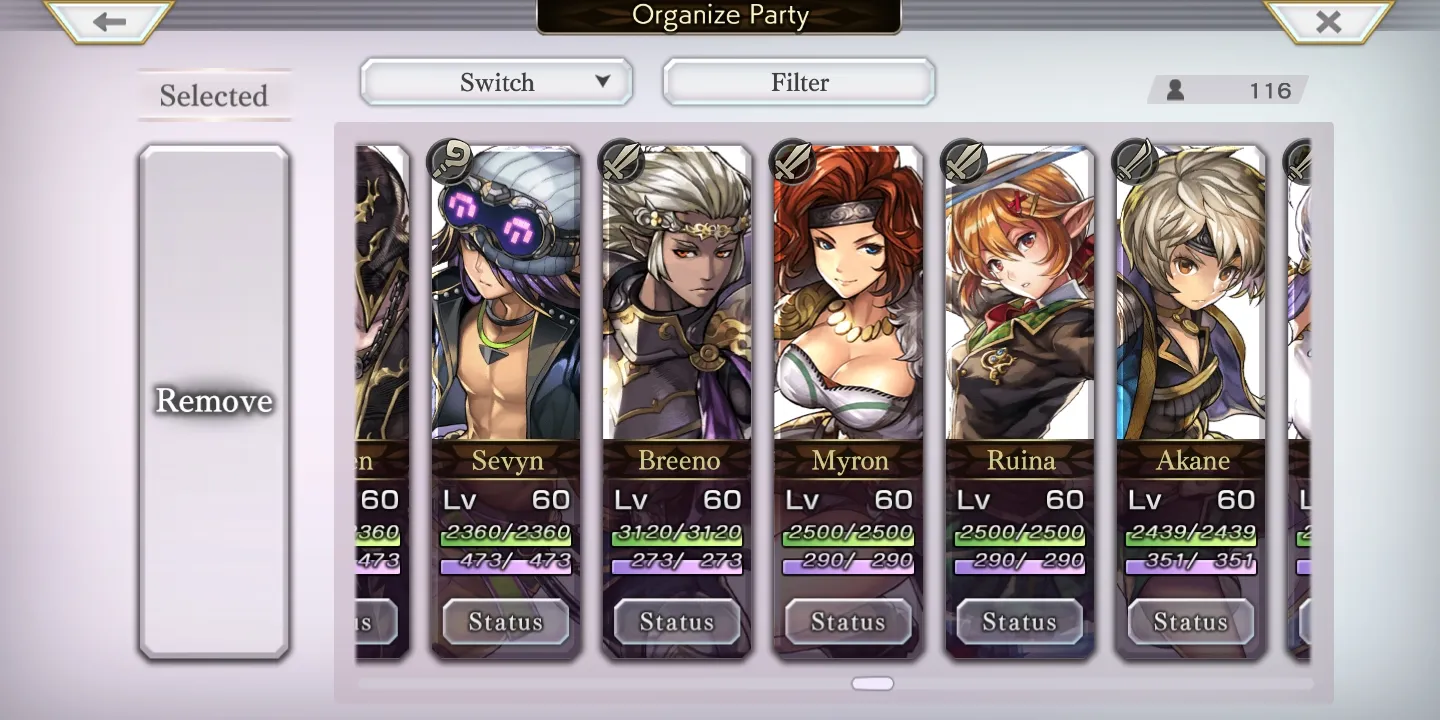Choose Akane's character card
Viewport: 1440px width, 720px height.
(1191, 300)
